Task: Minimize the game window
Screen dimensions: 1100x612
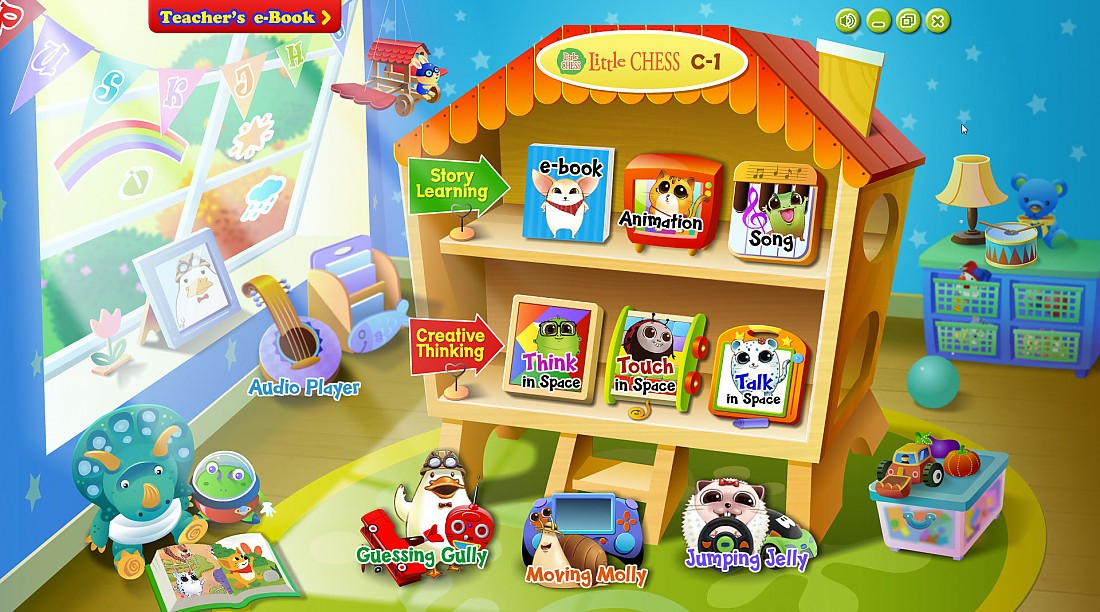Action: pyautogui.click(x=878, y=20)
